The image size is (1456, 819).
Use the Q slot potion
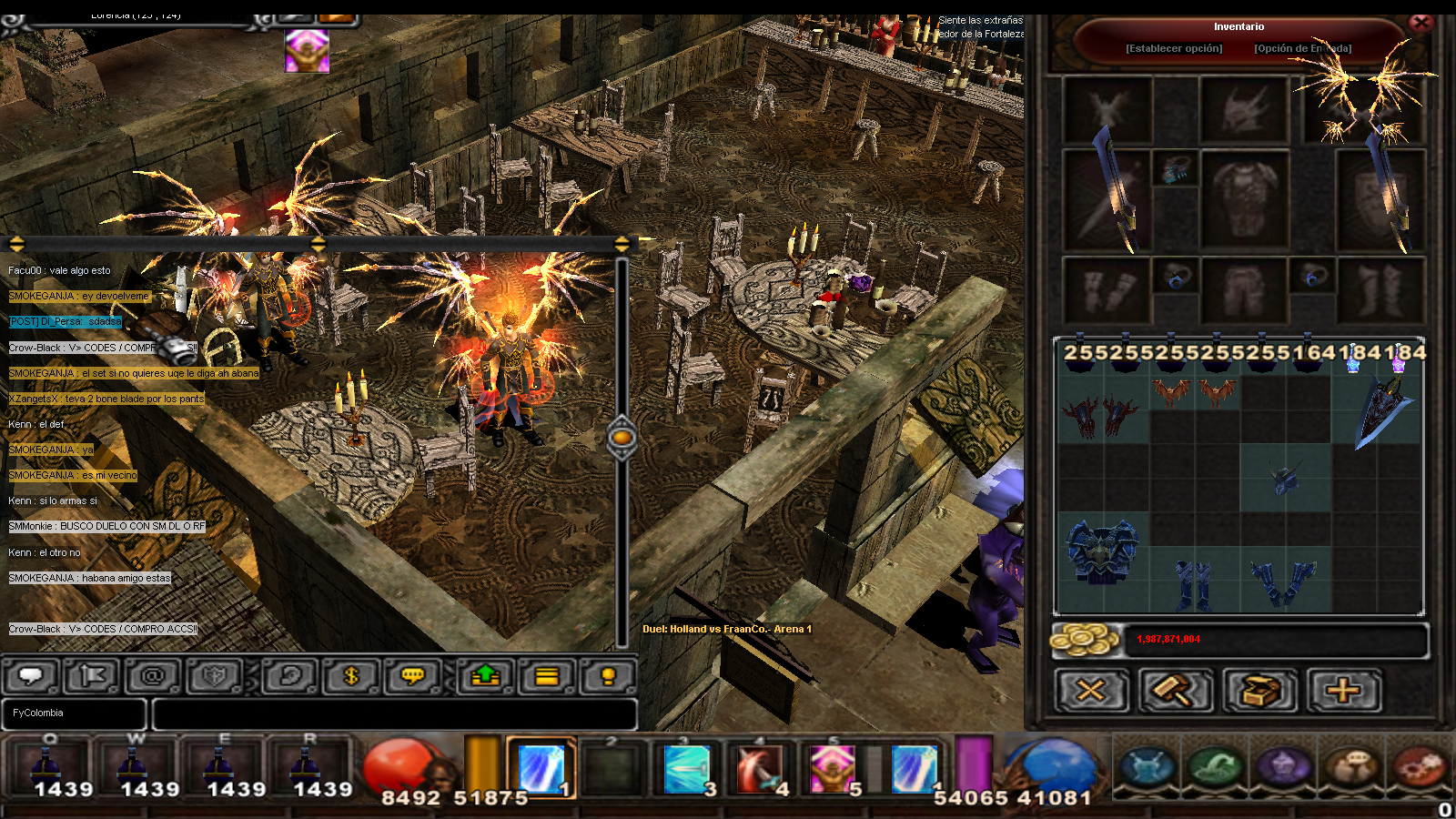pyautogui.click(x=50, y=767)
